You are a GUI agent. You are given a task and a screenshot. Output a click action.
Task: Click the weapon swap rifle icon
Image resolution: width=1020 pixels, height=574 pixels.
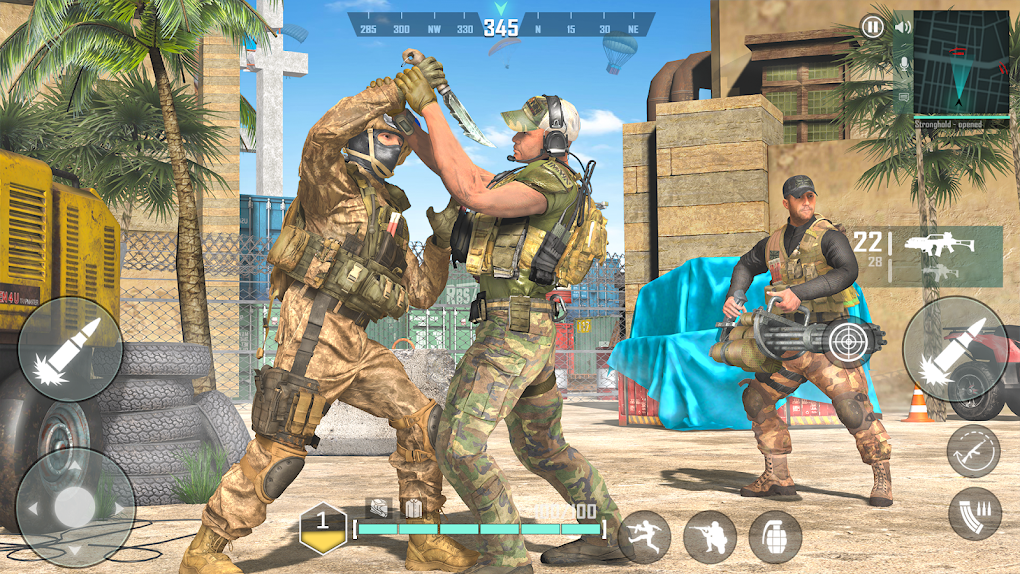(x=973, y=451)
